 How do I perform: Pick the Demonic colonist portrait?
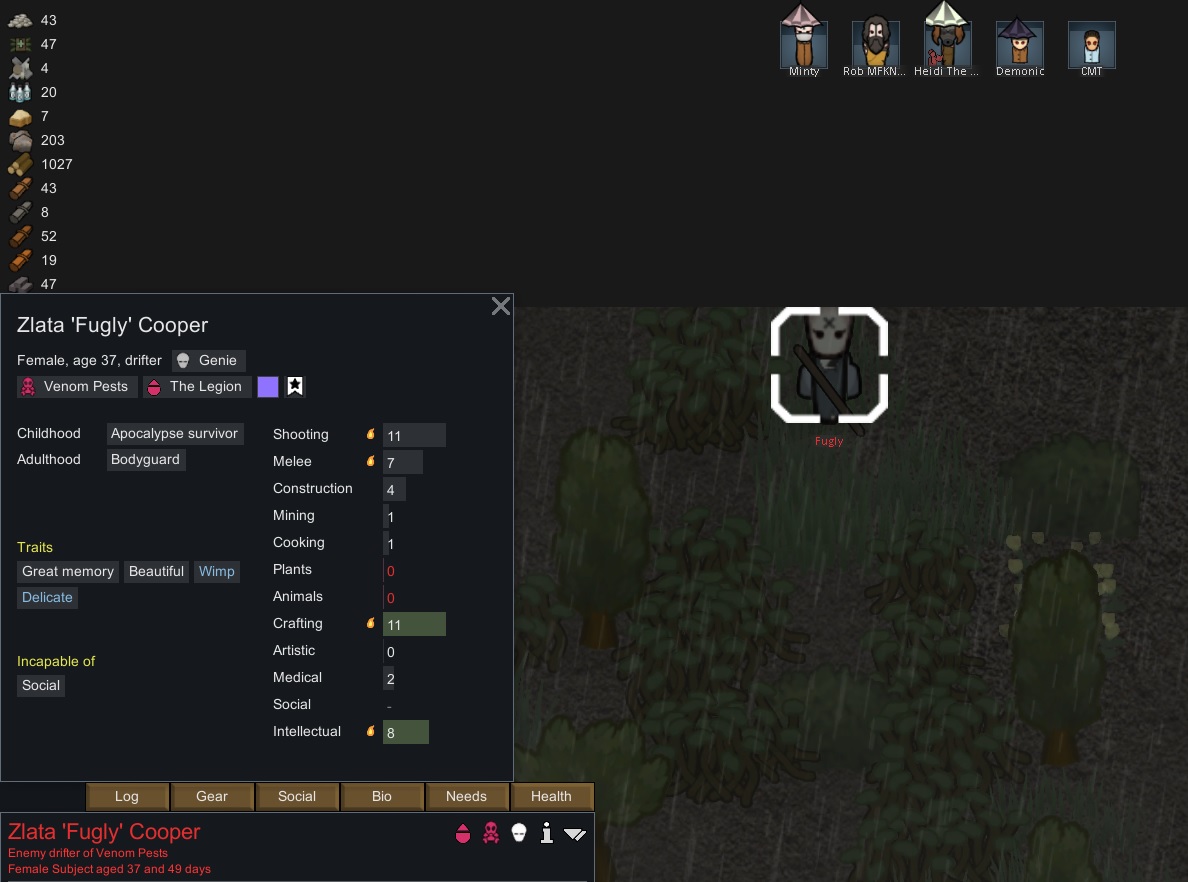point(1020,45)
